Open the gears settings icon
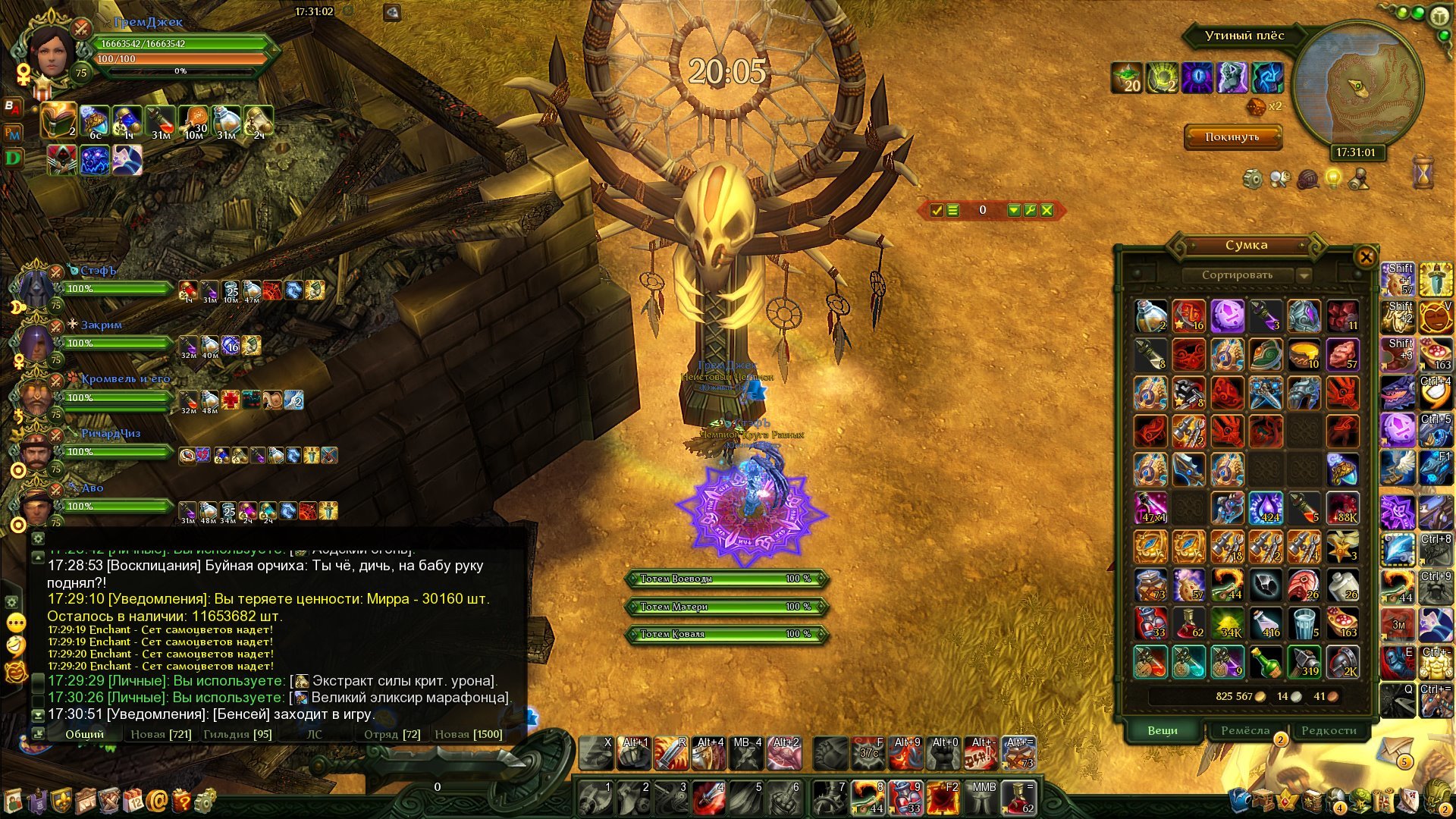The width and height of the screenshot is (1456, 819). (205, 800)
